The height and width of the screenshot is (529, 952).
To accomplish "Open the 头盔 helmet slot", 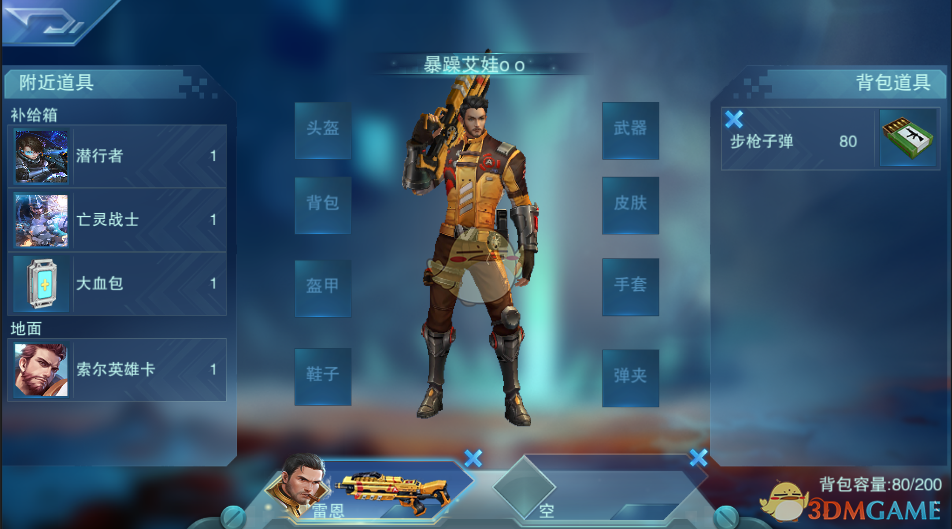I will click(x=323, y=130).
